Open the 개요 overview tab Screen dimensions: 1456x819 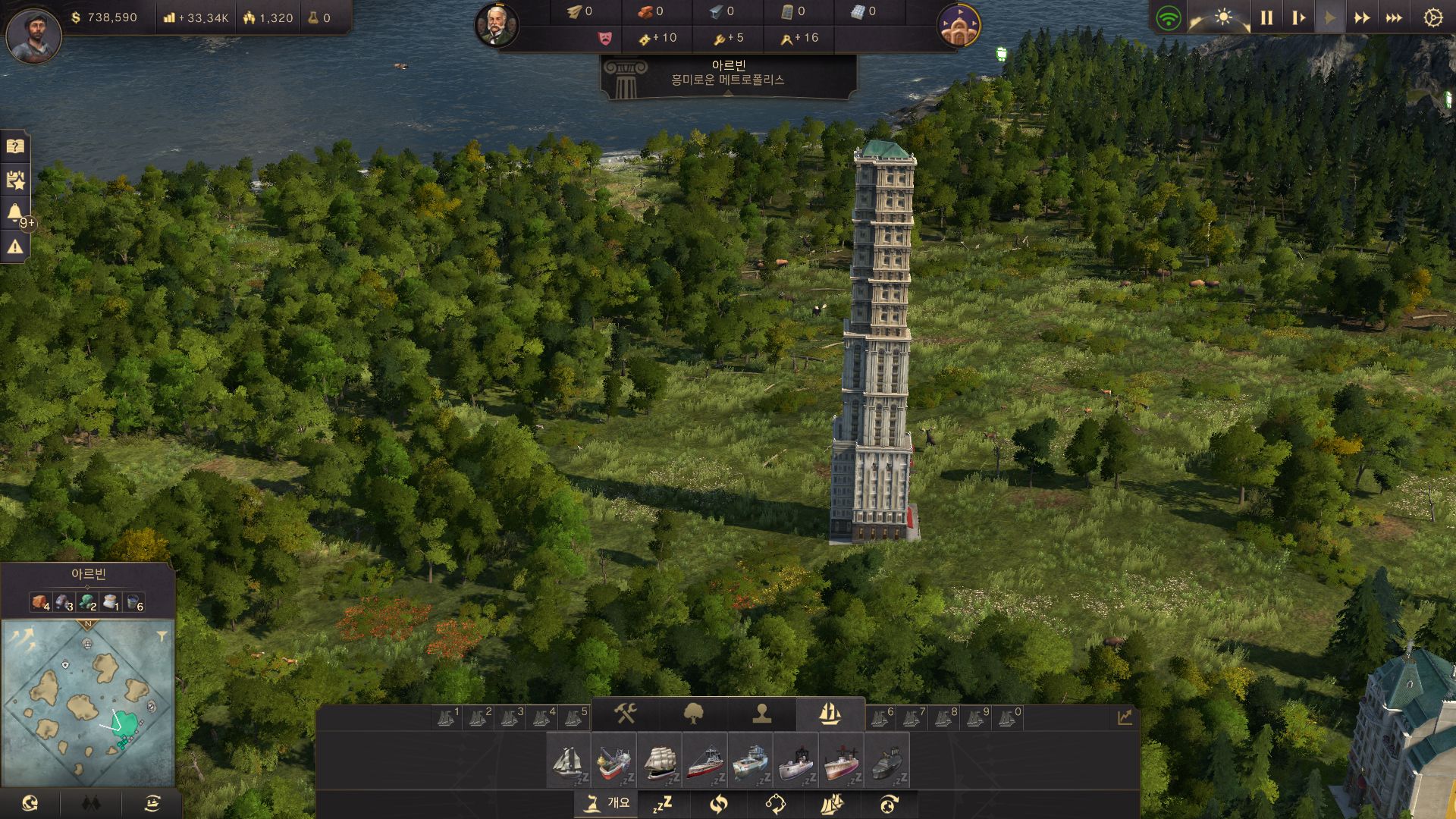tap(607, 803)
